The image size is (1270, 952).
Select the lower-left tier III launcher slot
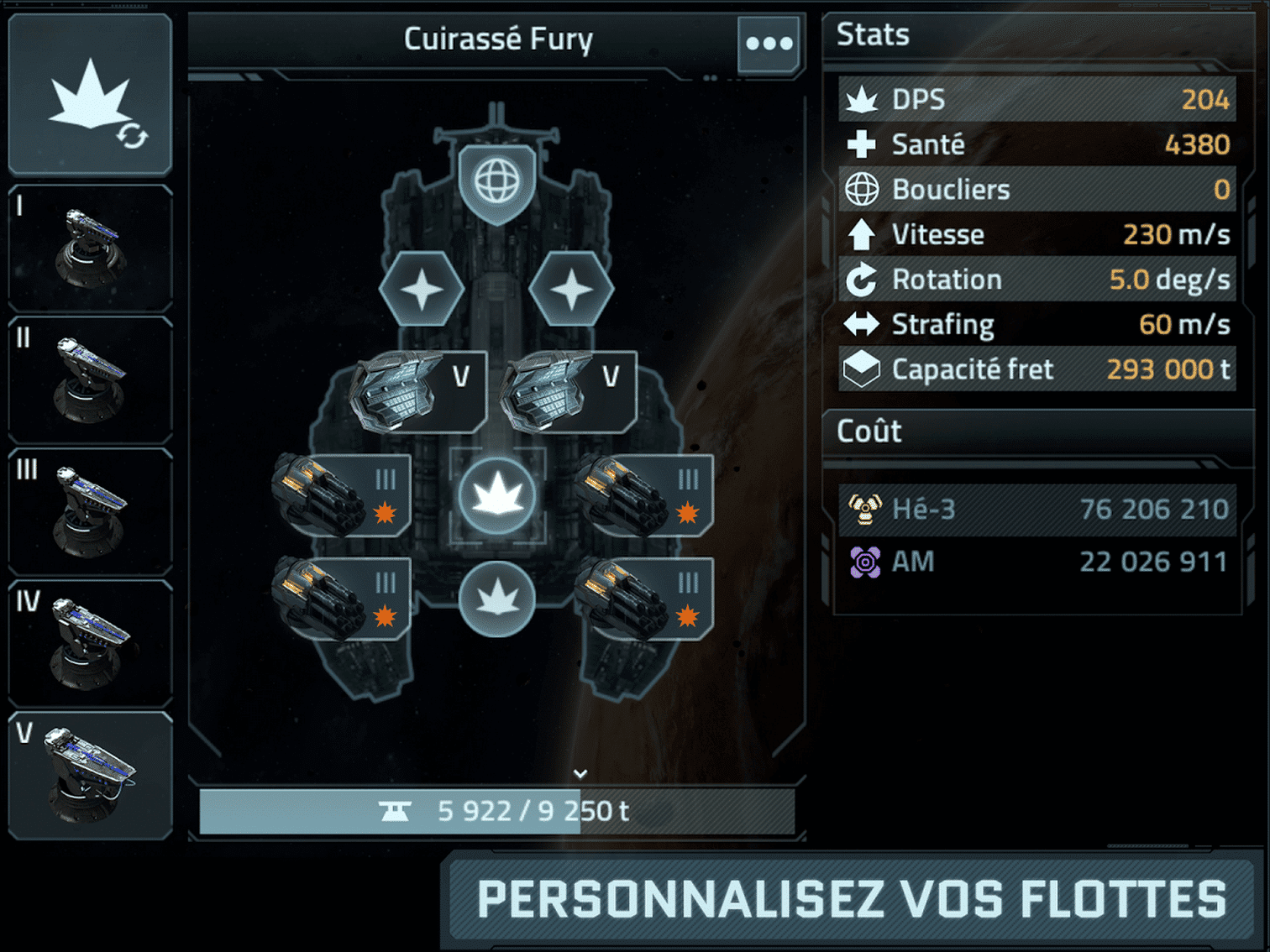tap(343, 599)
